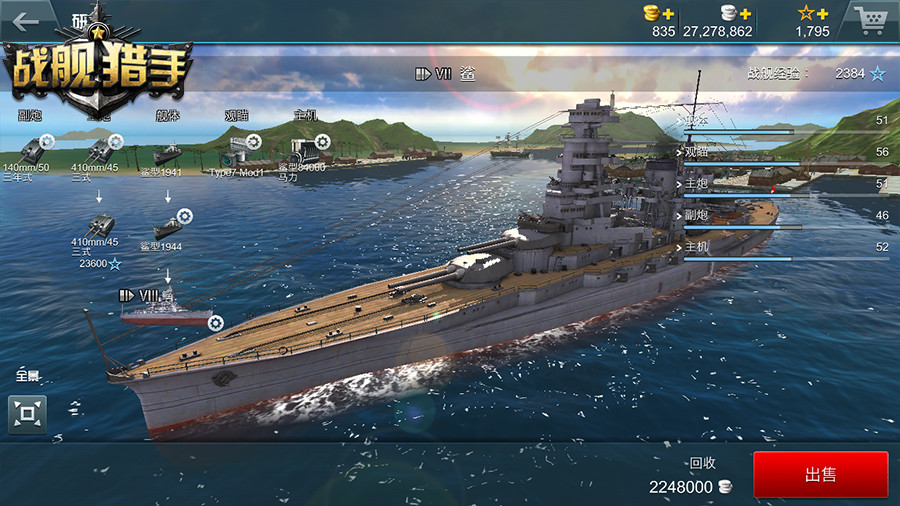This screenshot has height=506, width=900.
Task: Go back with the arrow button
Action: pos(26,21)
